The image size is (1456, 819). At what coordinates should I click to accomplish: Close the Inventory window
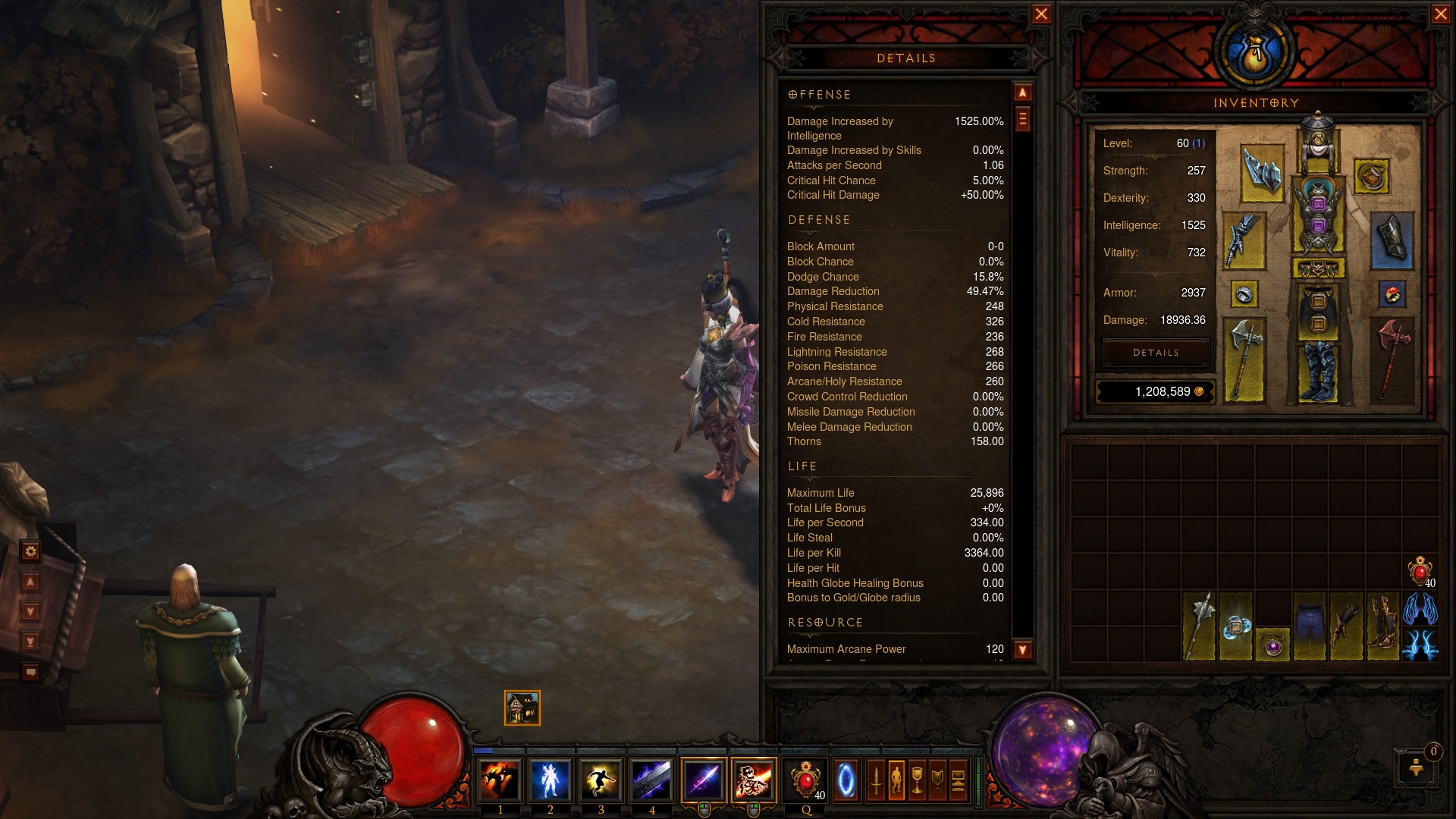pyautogui.click(x=1441, y=14)
